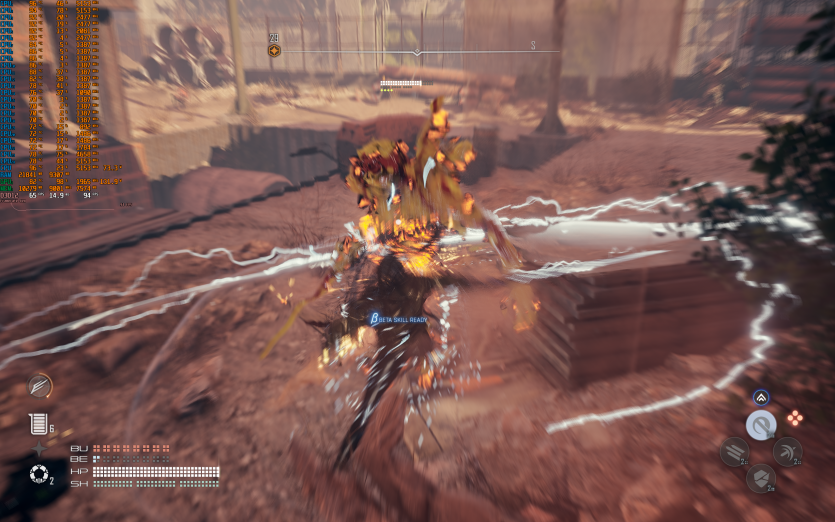Click the orange objective marker on the compass
The width and height of the screenshot is (835, 522).
pyautogui.click(x=274, y=51)
